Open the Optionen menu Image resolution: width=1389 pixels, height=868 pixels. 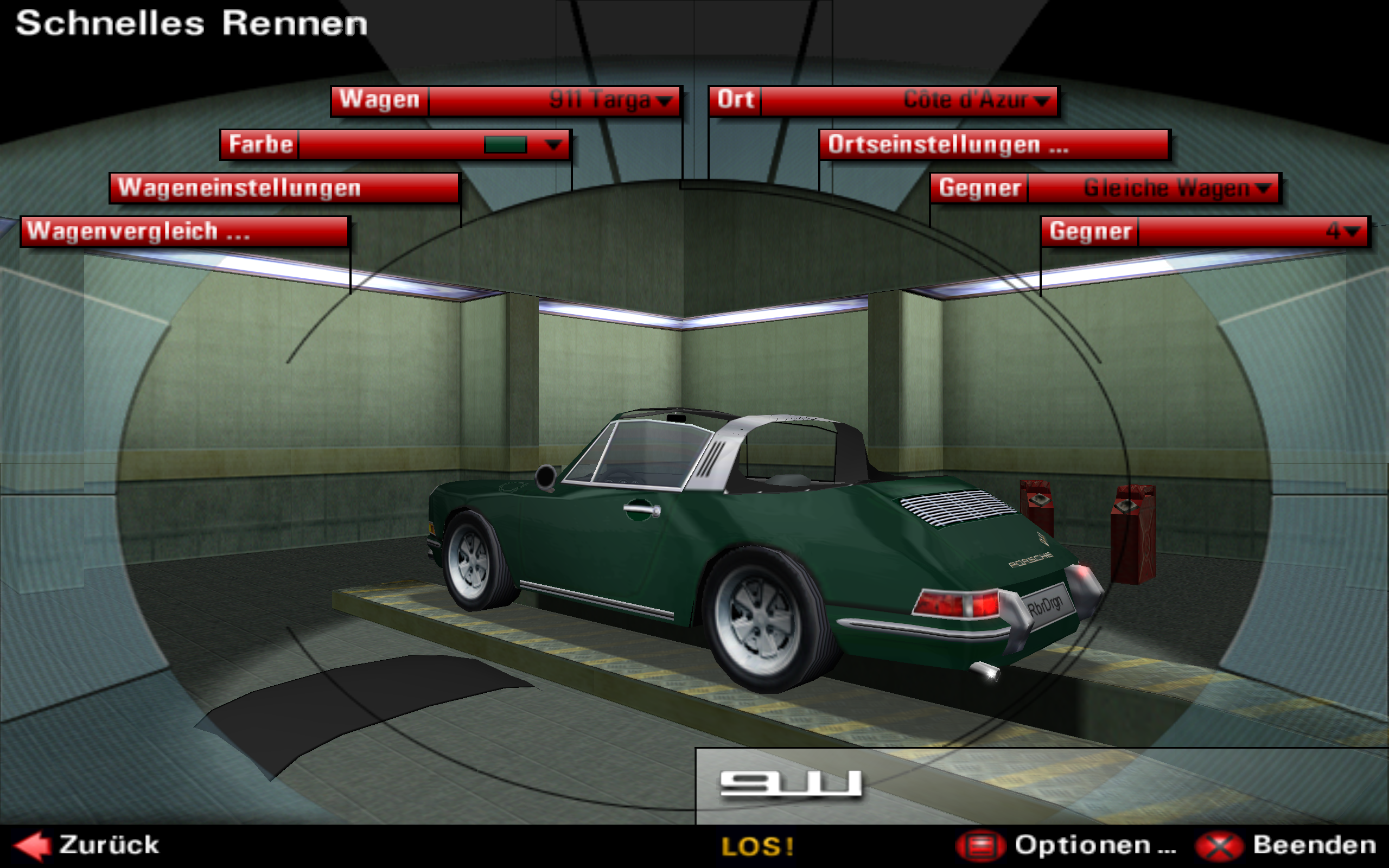tap(1066, 845)
